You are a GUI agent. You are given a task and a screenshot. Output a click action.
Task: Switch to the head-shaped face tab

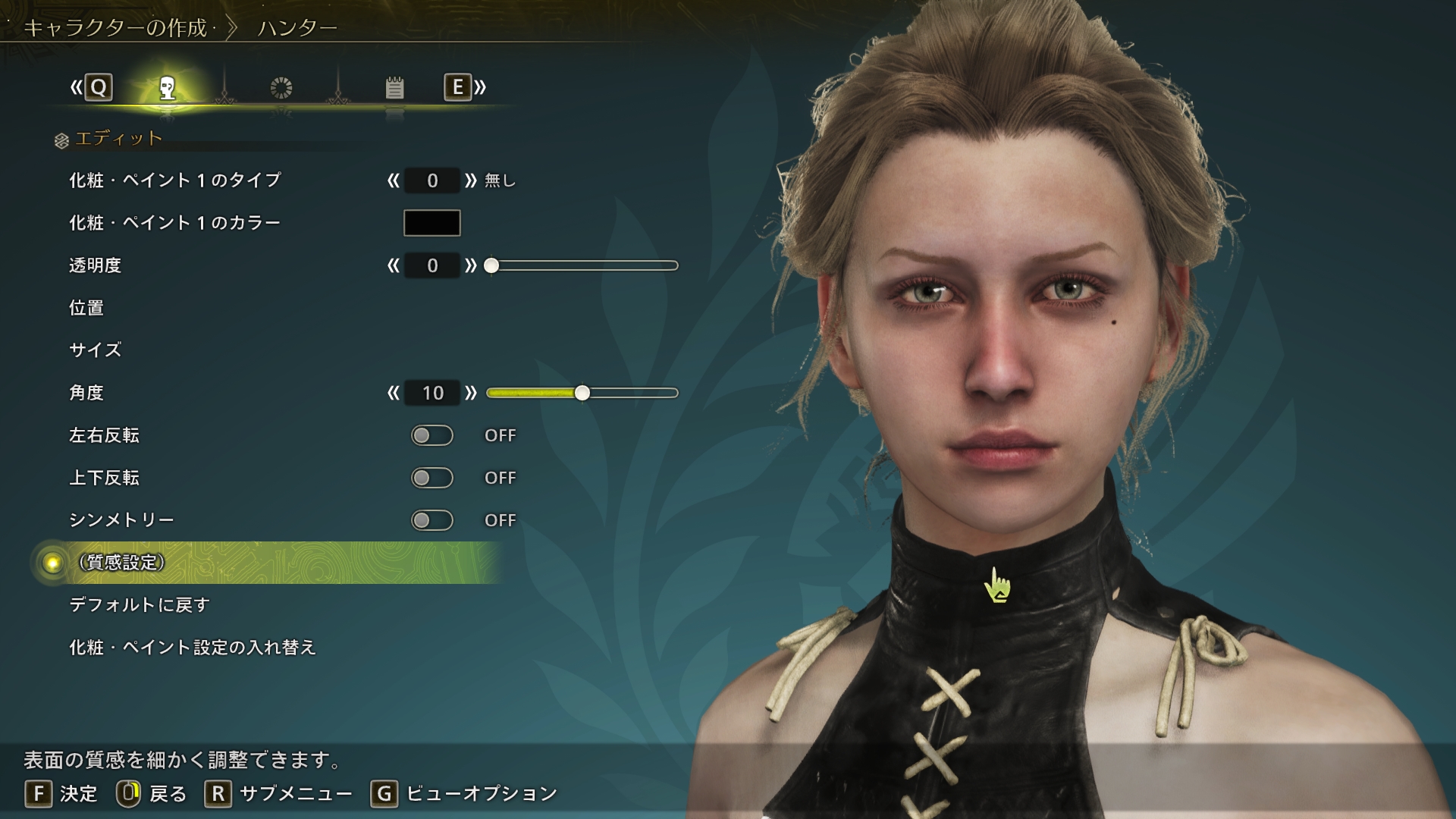[x=168, y=88]
